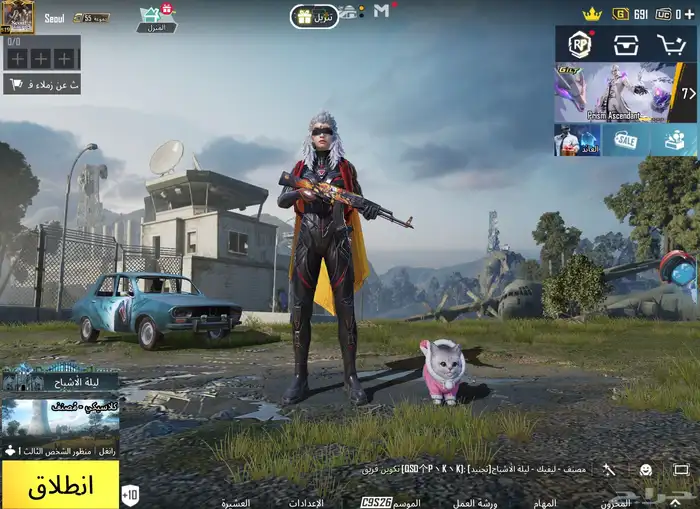Open the yellow crown icon

point(592,14)
